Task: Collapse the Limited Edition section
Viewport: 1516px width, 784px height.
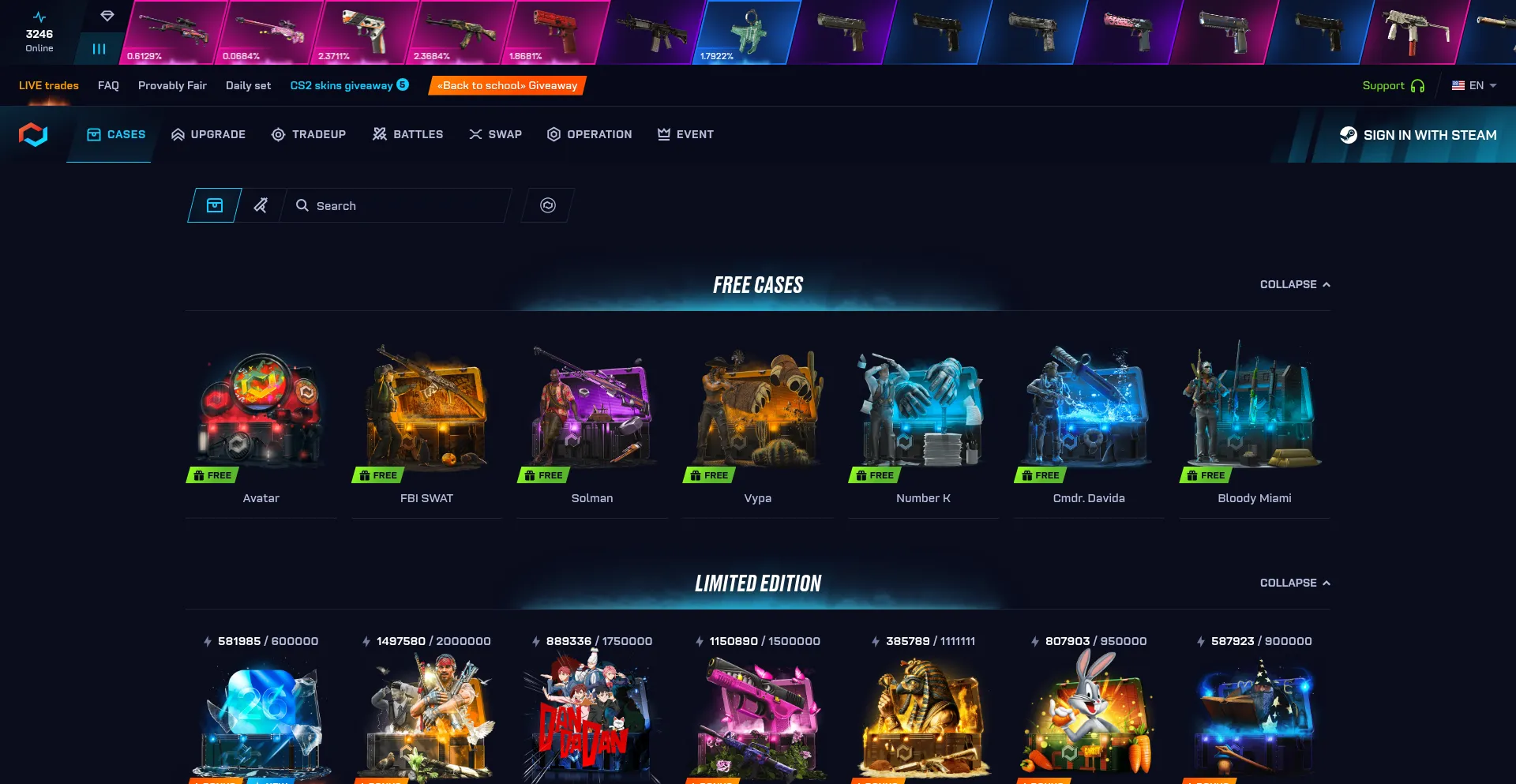Action: click(x=1295, y=583)
